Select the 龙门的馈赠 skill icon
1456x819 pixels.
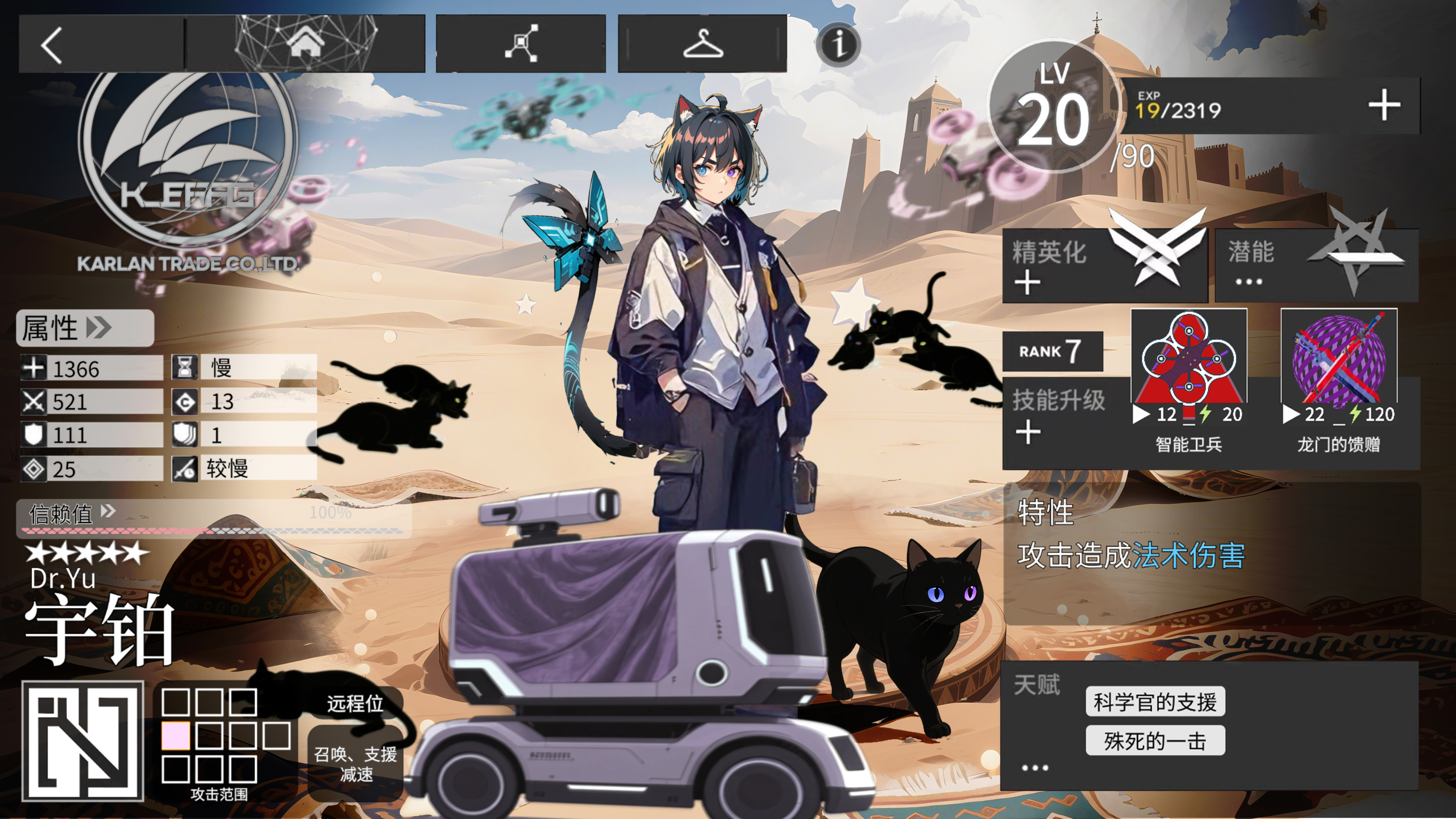pos(1338,357)
